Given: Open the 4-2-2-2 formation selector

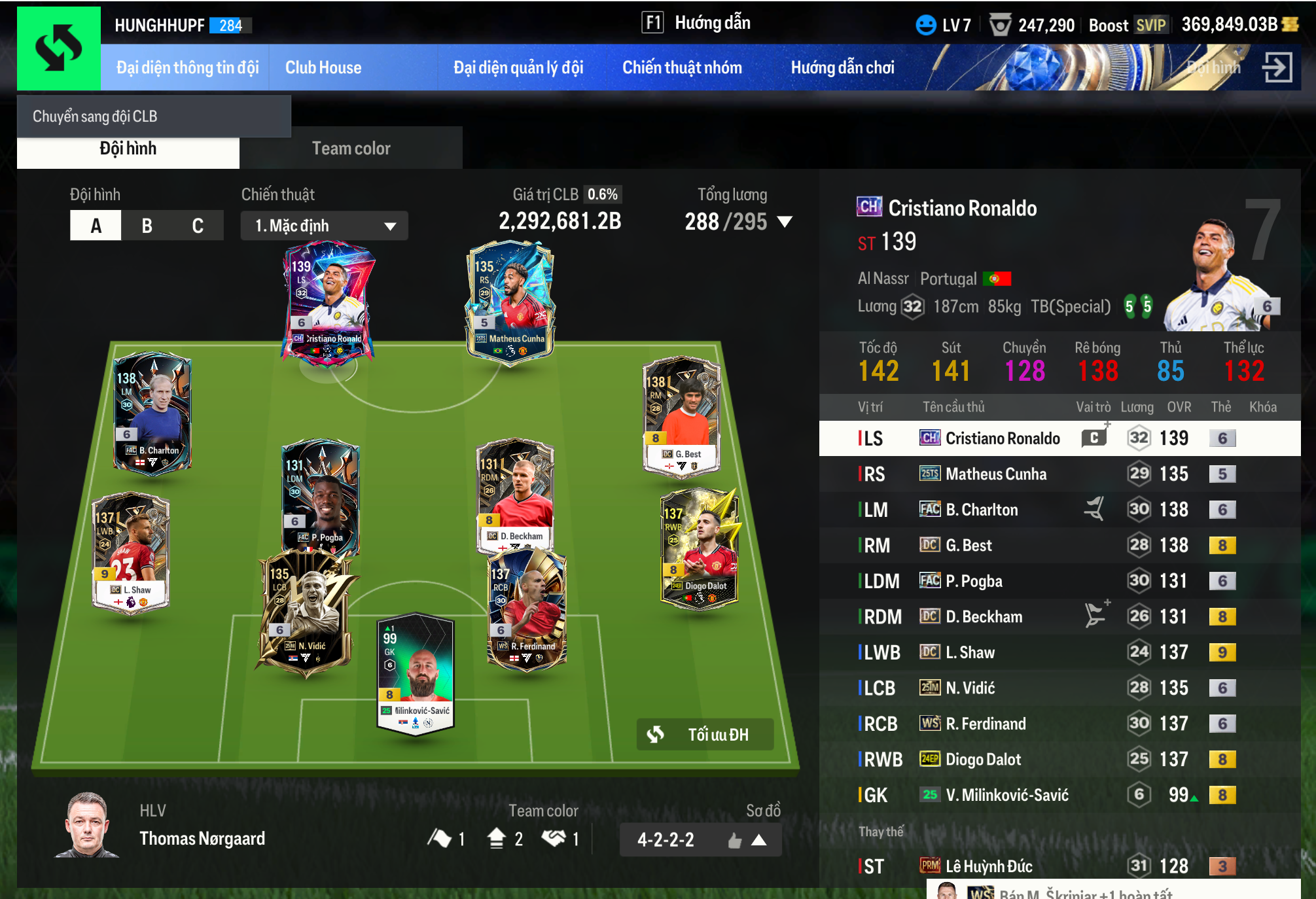Looking at the screenshot, I should click(x=700, y=839).
